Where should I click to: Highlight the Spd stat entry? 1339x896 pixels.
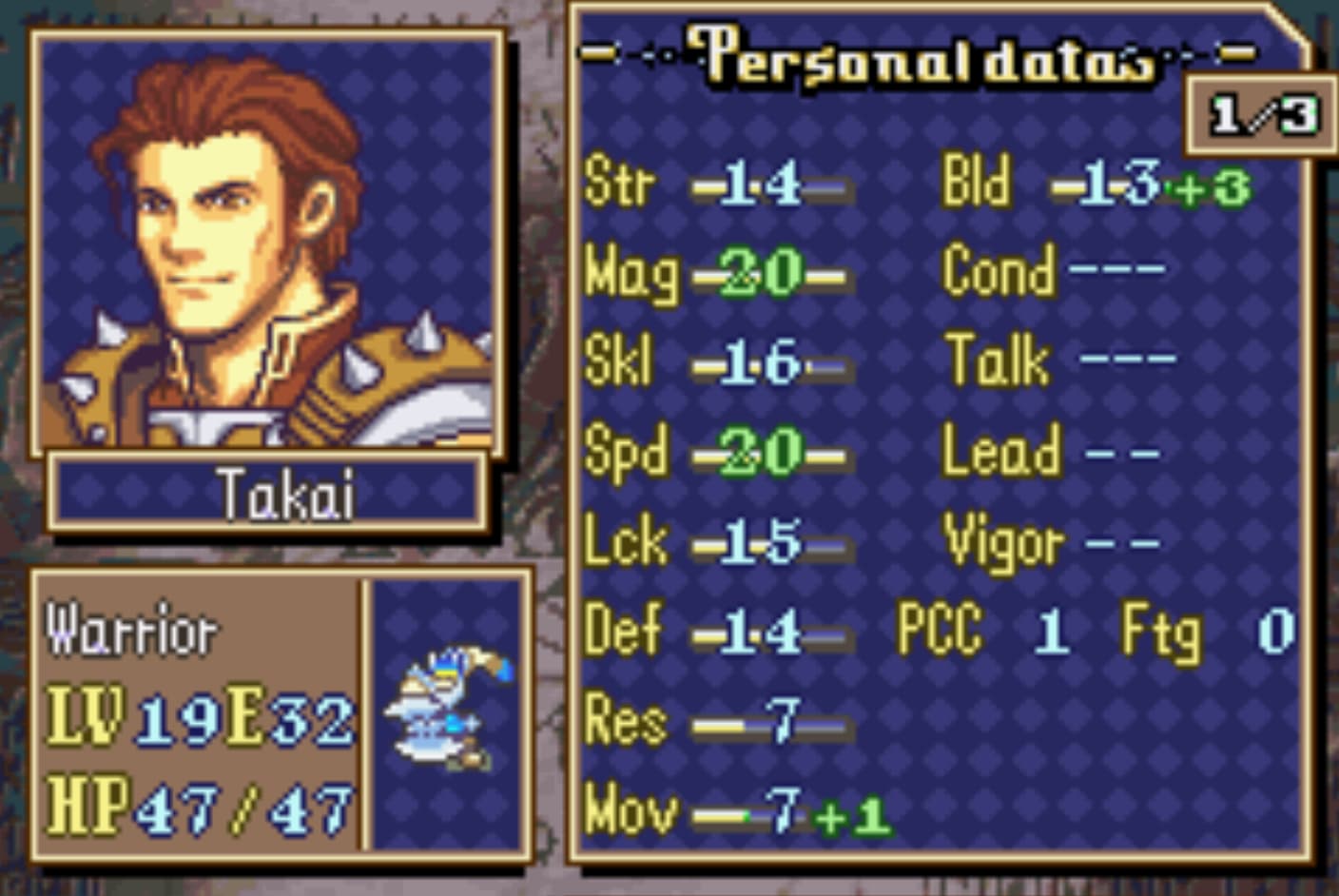click(x=718, y=453)
